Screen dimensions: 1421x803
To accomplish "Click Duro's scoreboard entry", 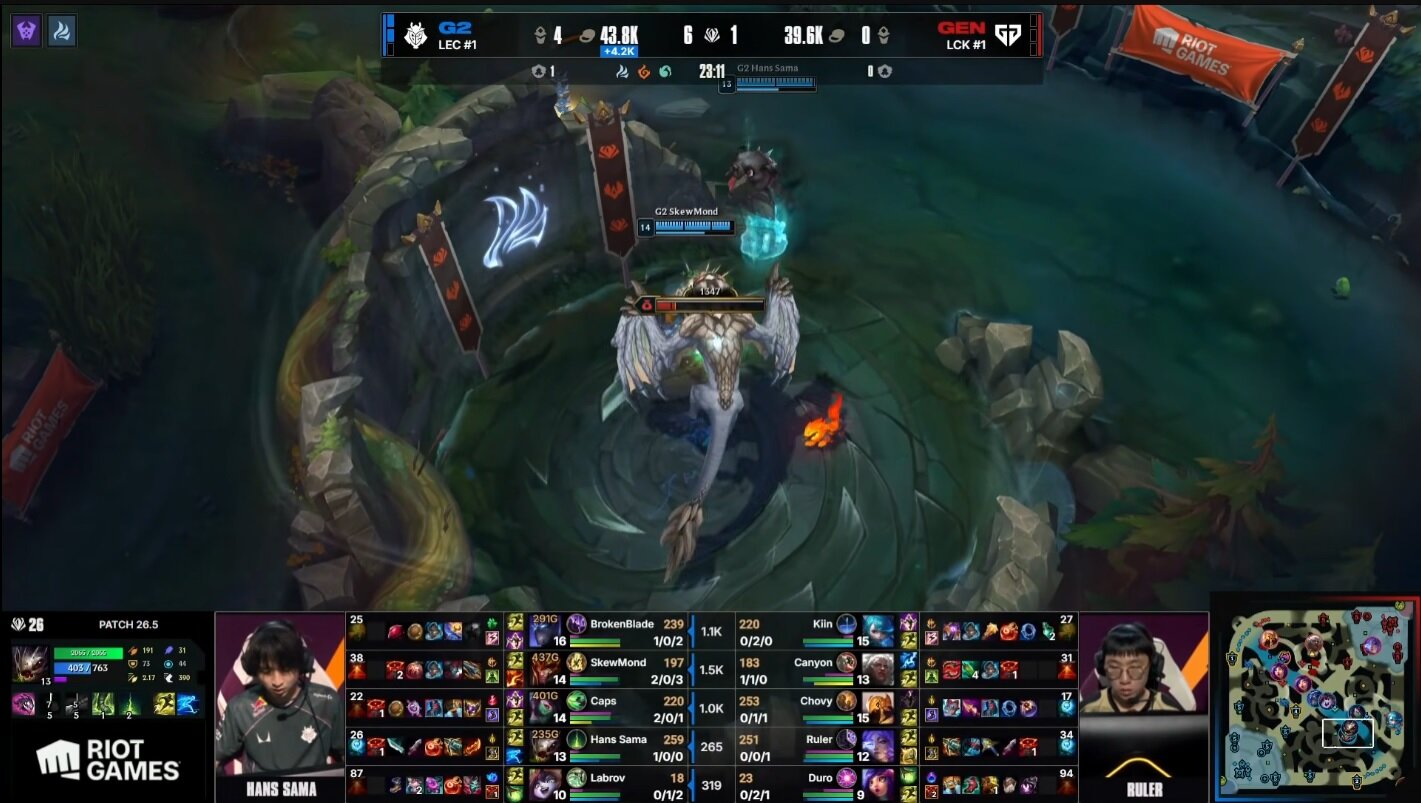I will tap(820, 777).
